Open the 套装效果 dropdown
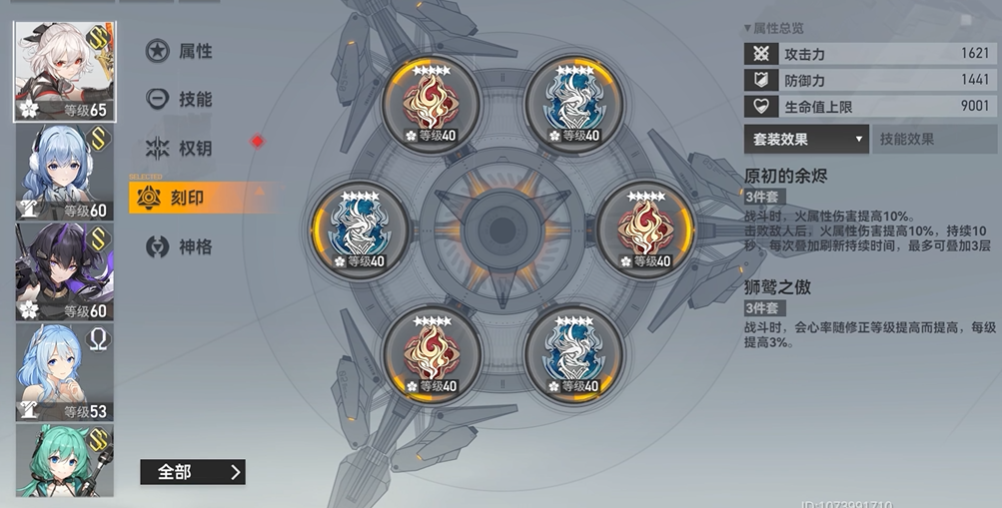The width and height of the screenshot is (1002, 508). pos(806,140)
